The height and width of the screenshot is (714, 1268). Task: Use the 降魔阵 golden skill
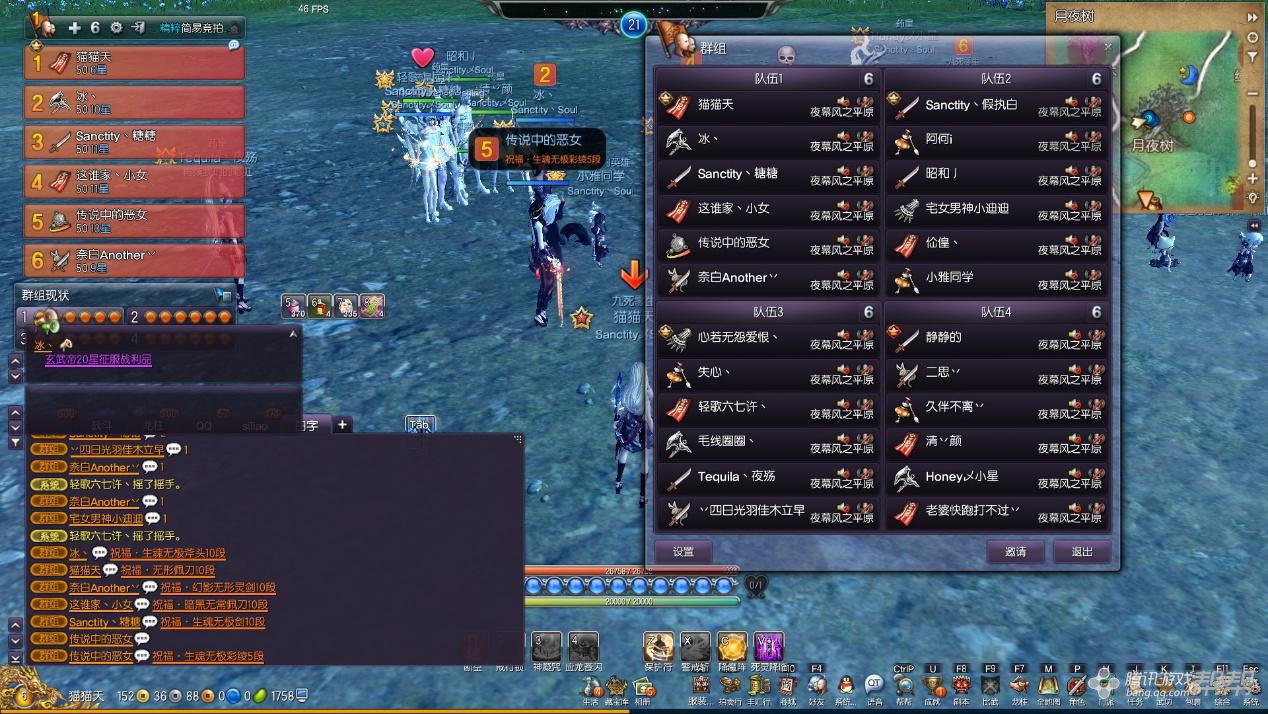pyautogui.click(x=732, y=647)
